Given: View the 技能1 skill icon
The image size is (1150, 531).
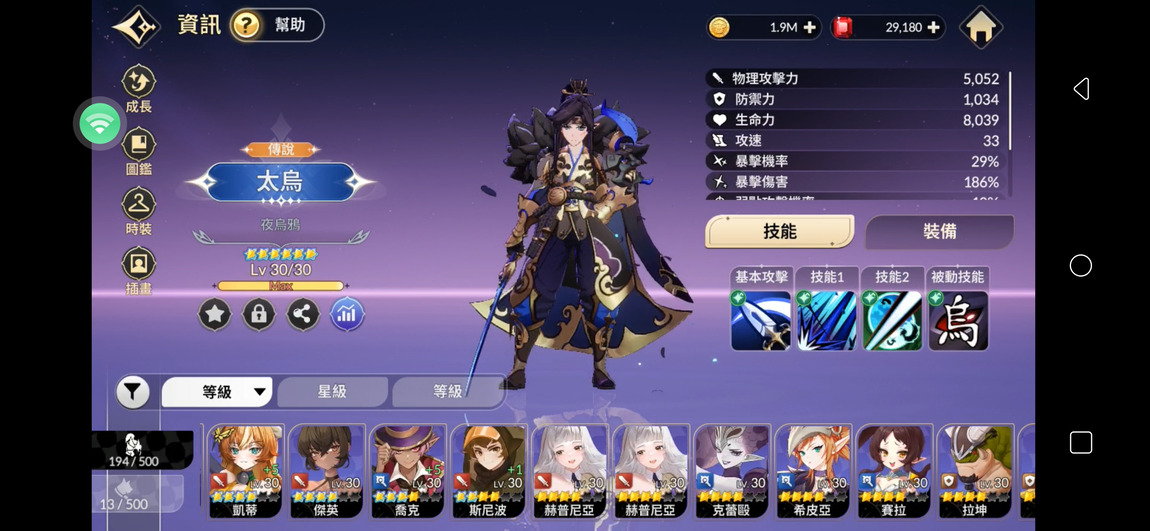Looking at the screenshot, I should pyautogui.click(x=827, y=319).
